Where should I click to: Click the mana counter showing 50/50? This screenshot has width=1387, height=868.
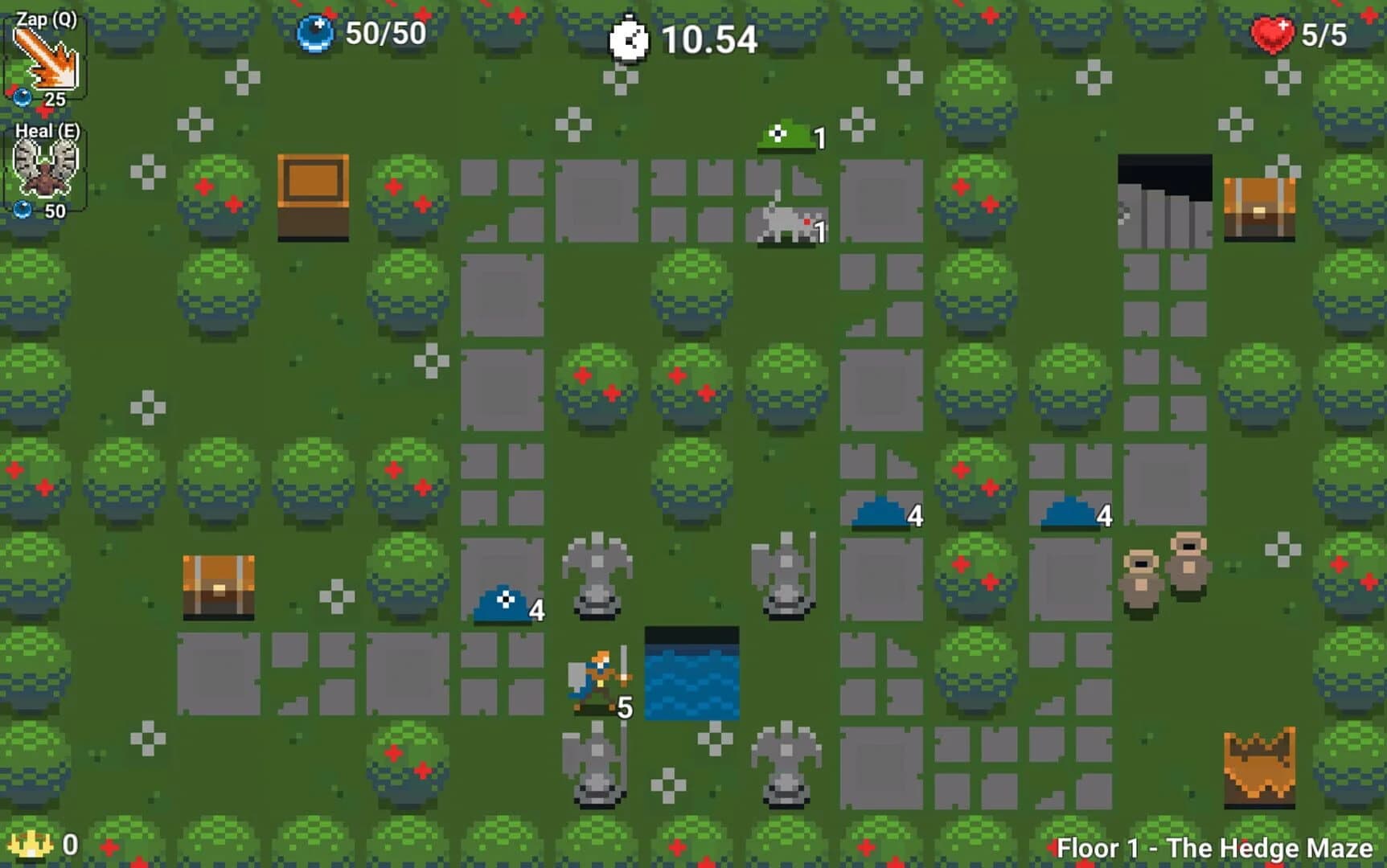pyautogui.click(x=386, y=35)
